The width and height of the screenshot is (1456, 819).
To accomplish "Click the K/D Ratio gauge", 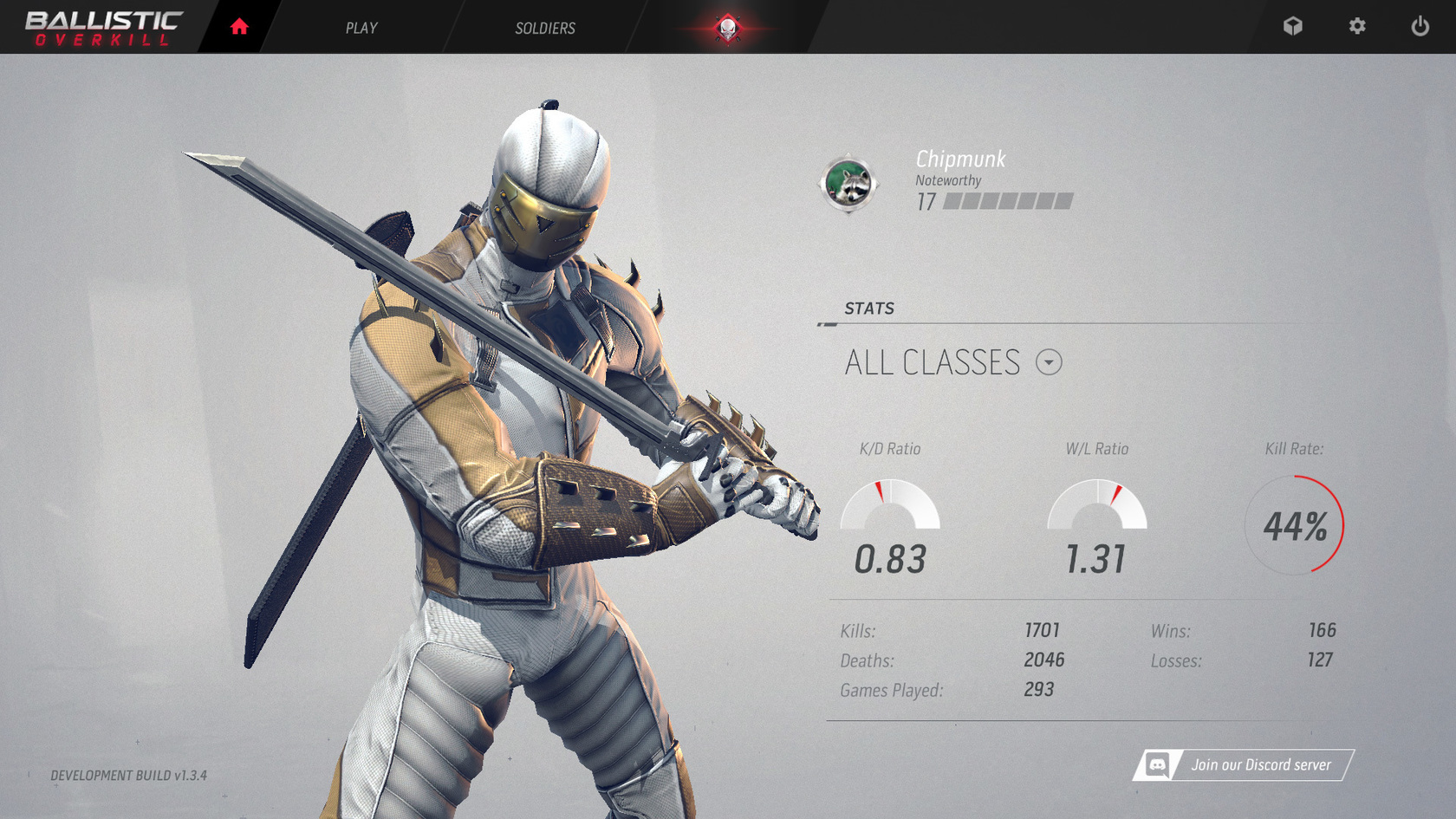I will pyautogui.click(x=890, y=507).
